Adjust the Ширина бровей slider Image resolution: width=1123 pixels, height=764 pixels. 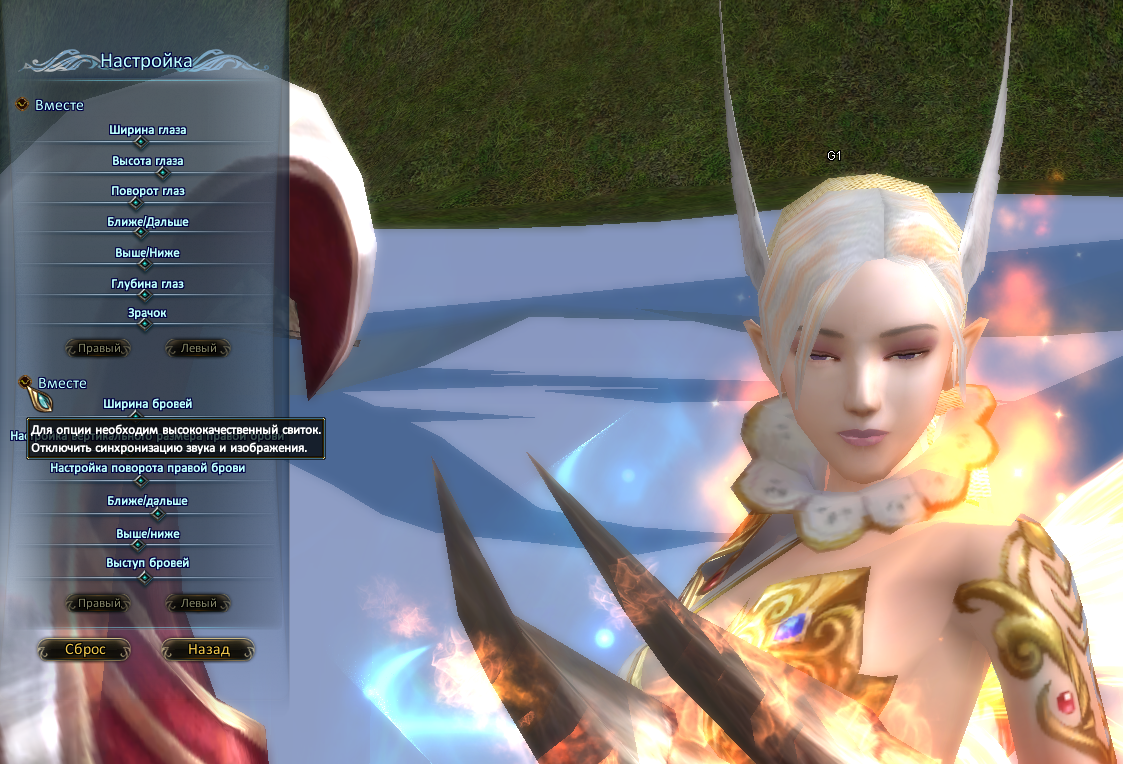tap(137, 416)
